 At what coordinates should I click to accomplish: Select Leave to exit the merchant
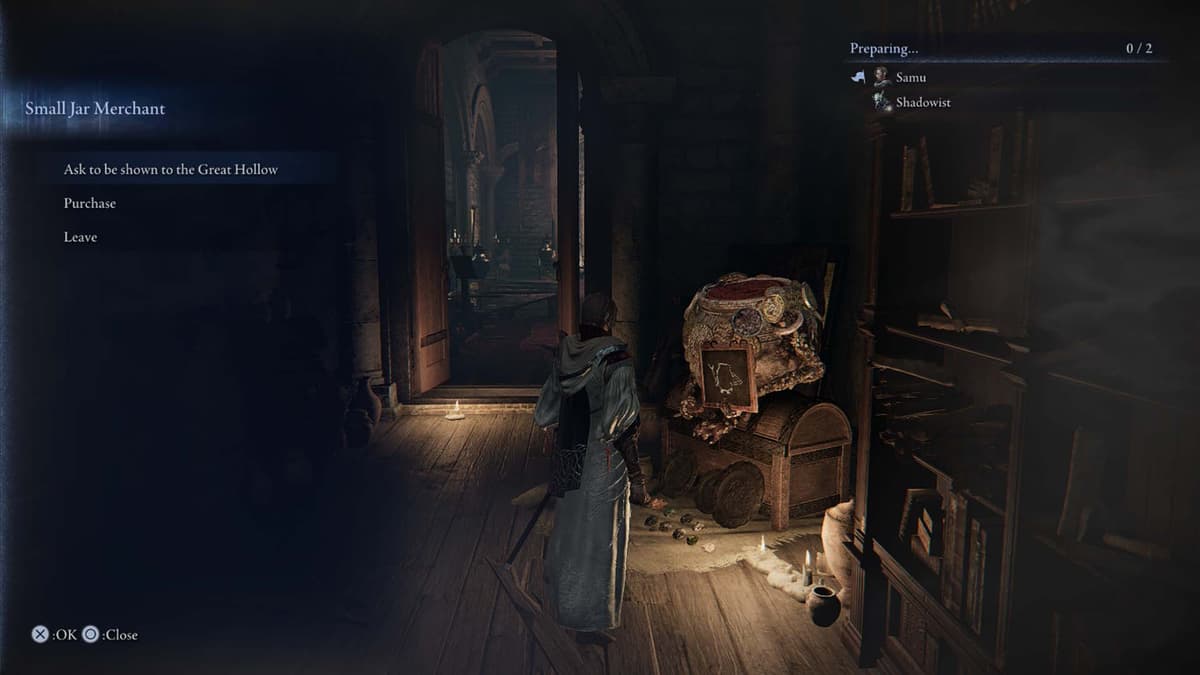coord(80,238)
